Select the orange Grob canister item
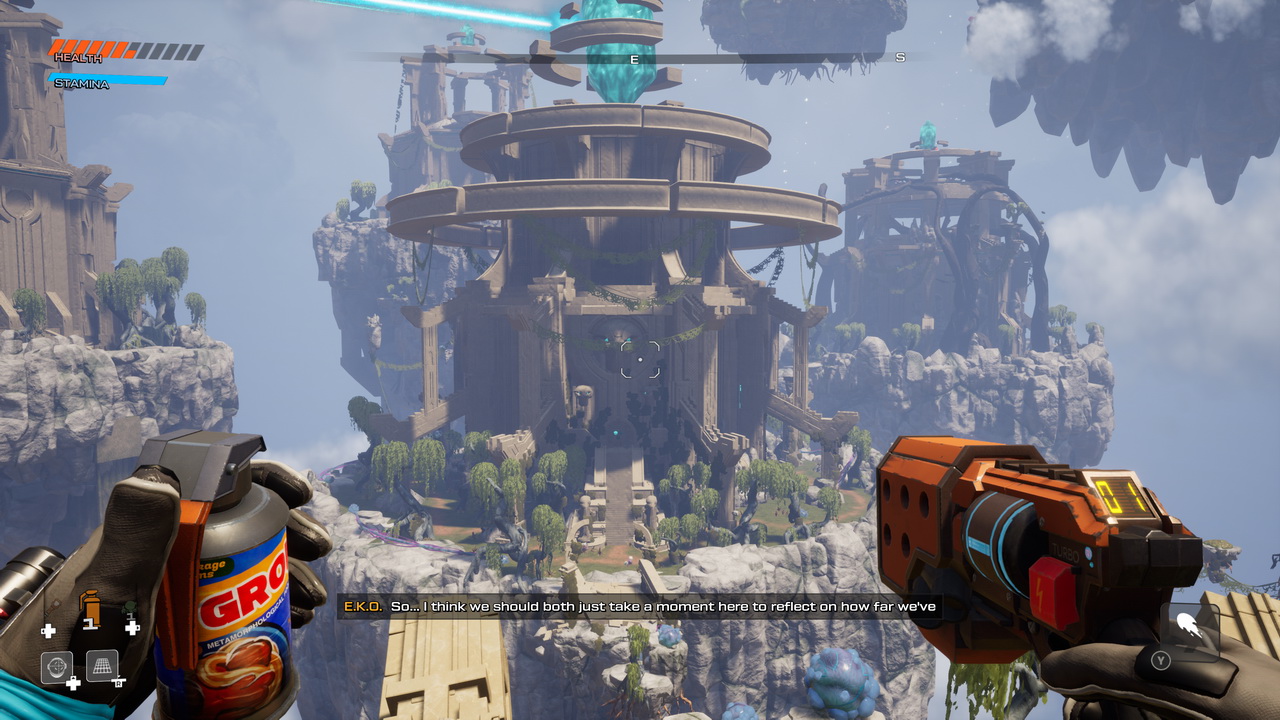Viewport: 1280px width, 720px height. [x=90, y=606]
